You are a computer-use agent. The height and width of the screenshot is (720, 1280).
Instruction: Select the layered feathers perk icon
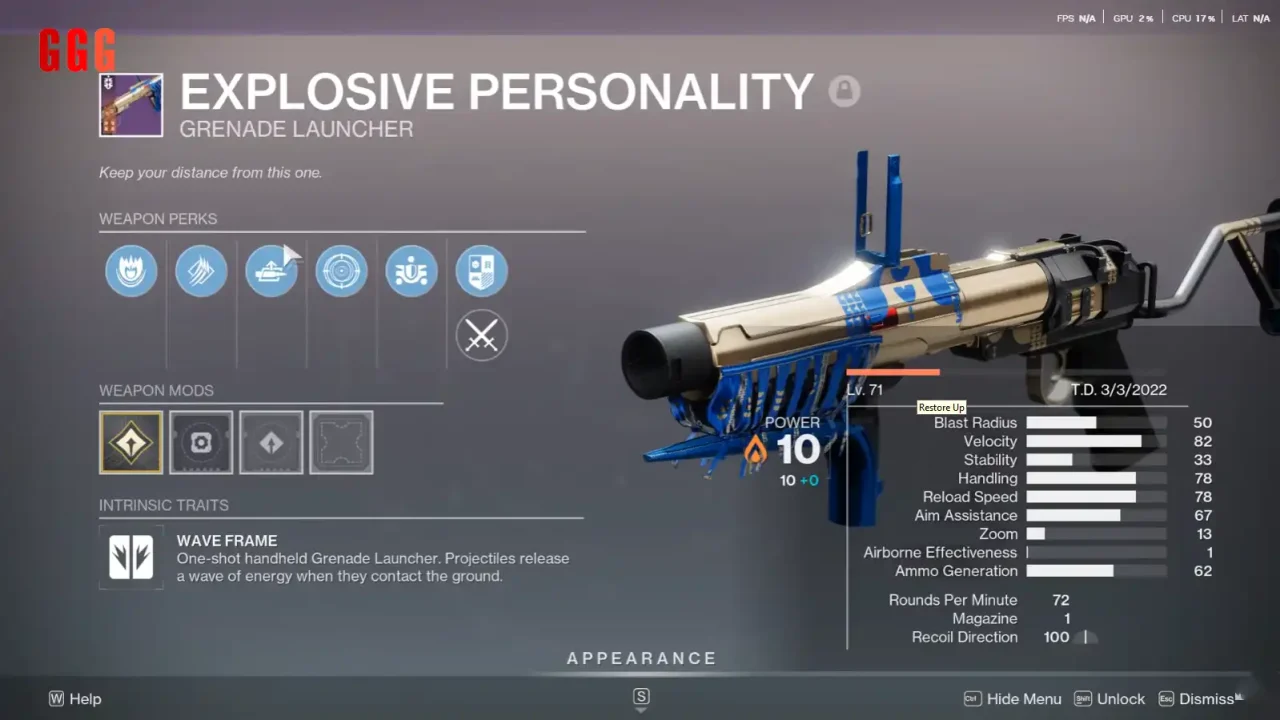coord(201,271)
